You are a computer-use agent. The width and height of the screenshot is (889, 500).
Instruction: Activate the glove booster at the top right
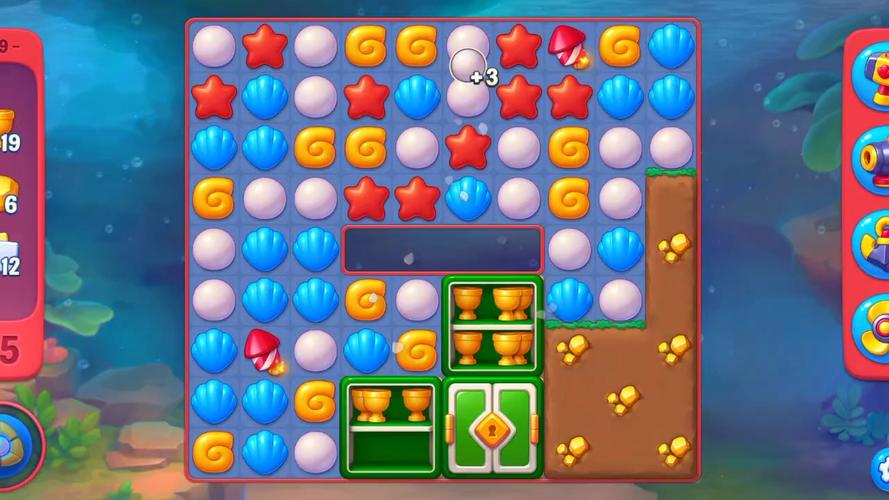click(872, 75)
